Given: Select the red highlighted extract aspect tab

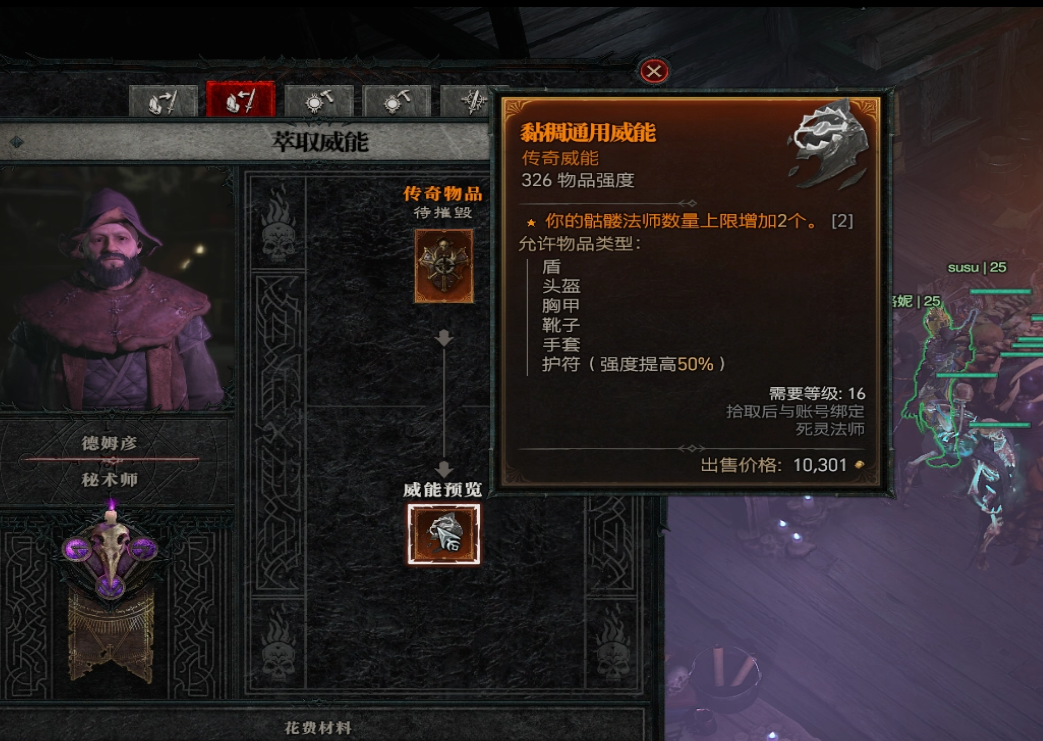Looking at the screenshot, I should coord(240,101).
